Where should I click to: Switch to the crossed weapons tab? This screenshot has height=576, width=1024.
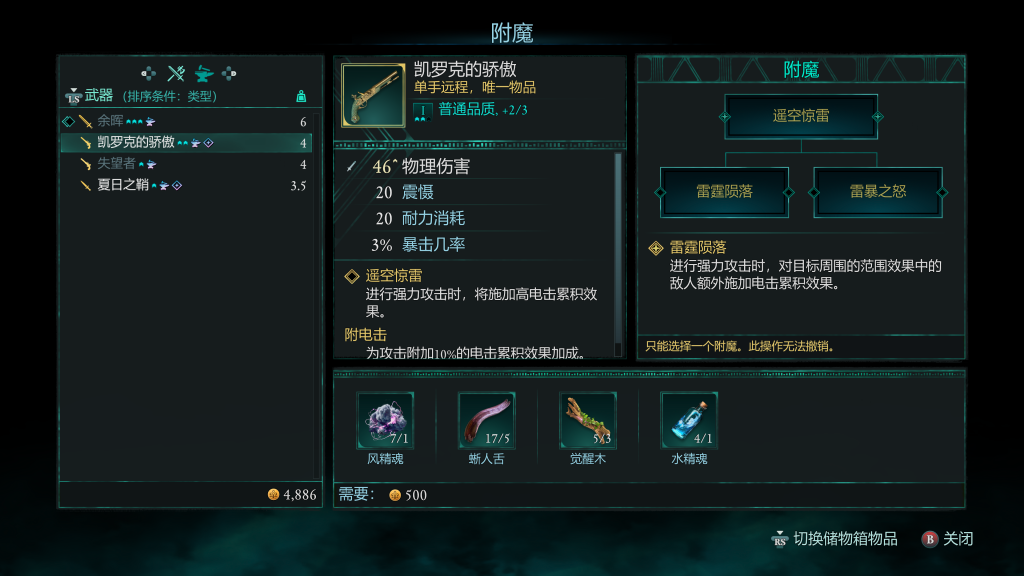click(176, 73)
